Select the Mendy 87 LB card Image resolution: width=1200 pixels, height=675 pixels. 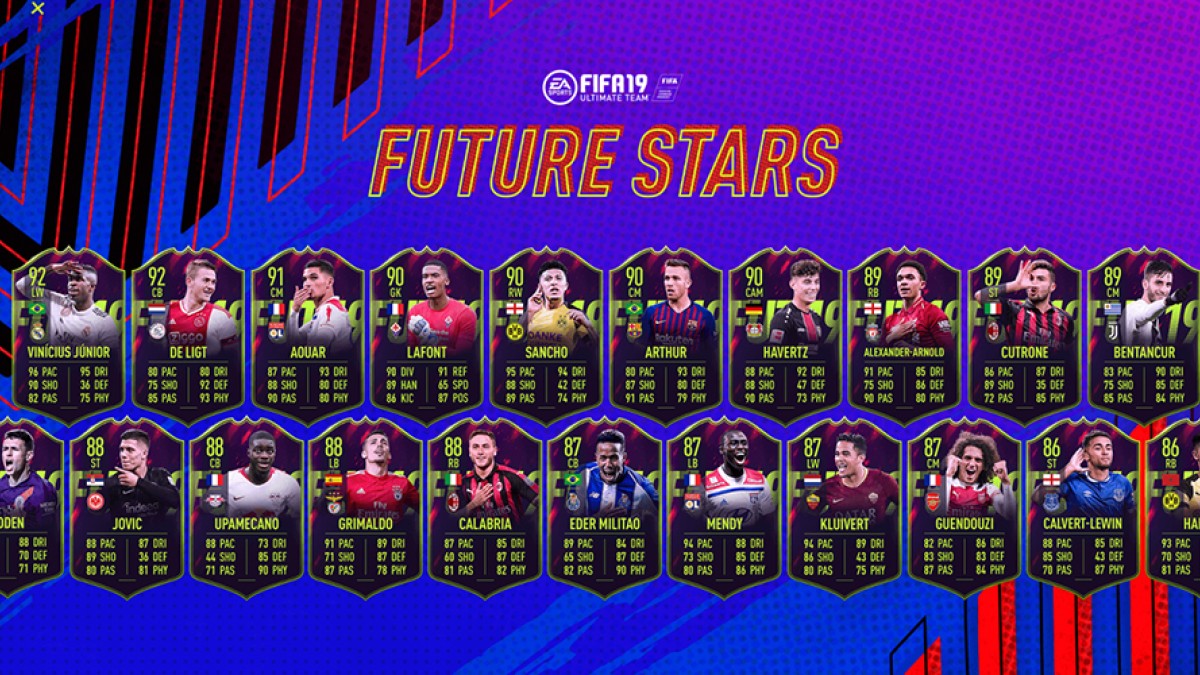click(725, 506)
